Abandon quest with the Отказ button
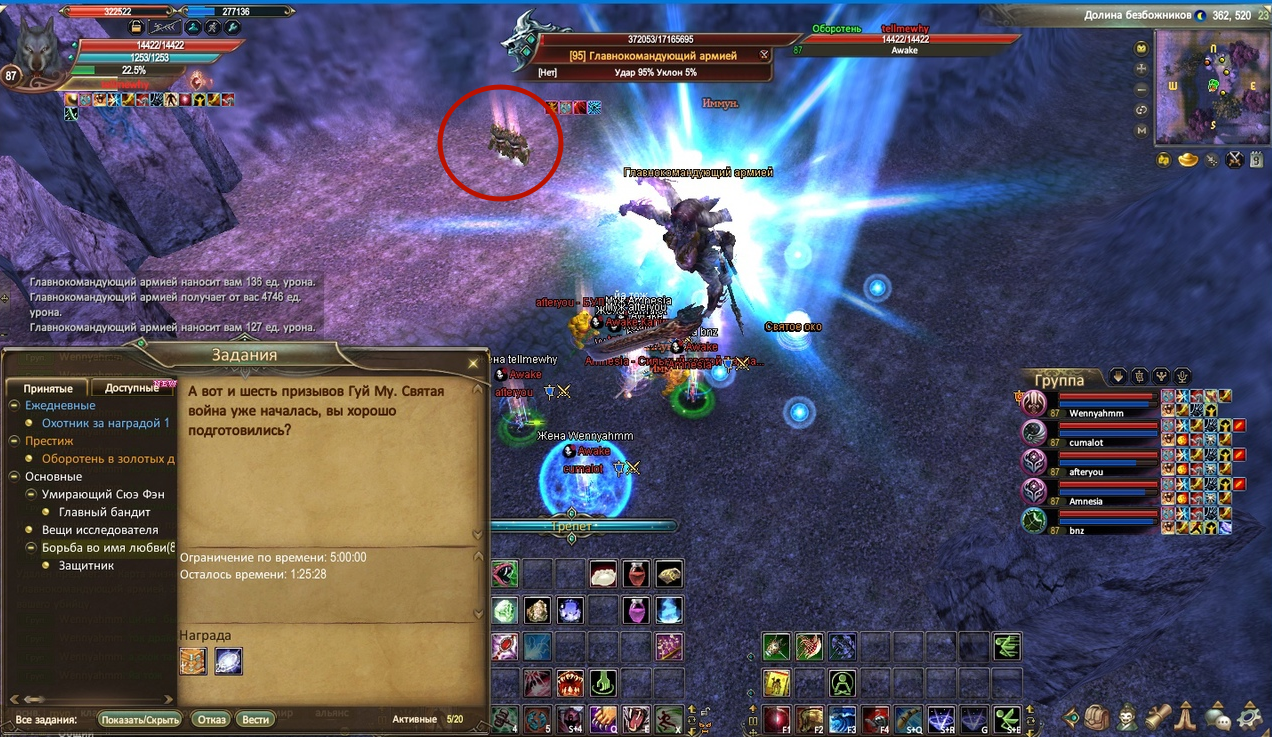Screen dimensions: 1272x737 click(211, 719)
